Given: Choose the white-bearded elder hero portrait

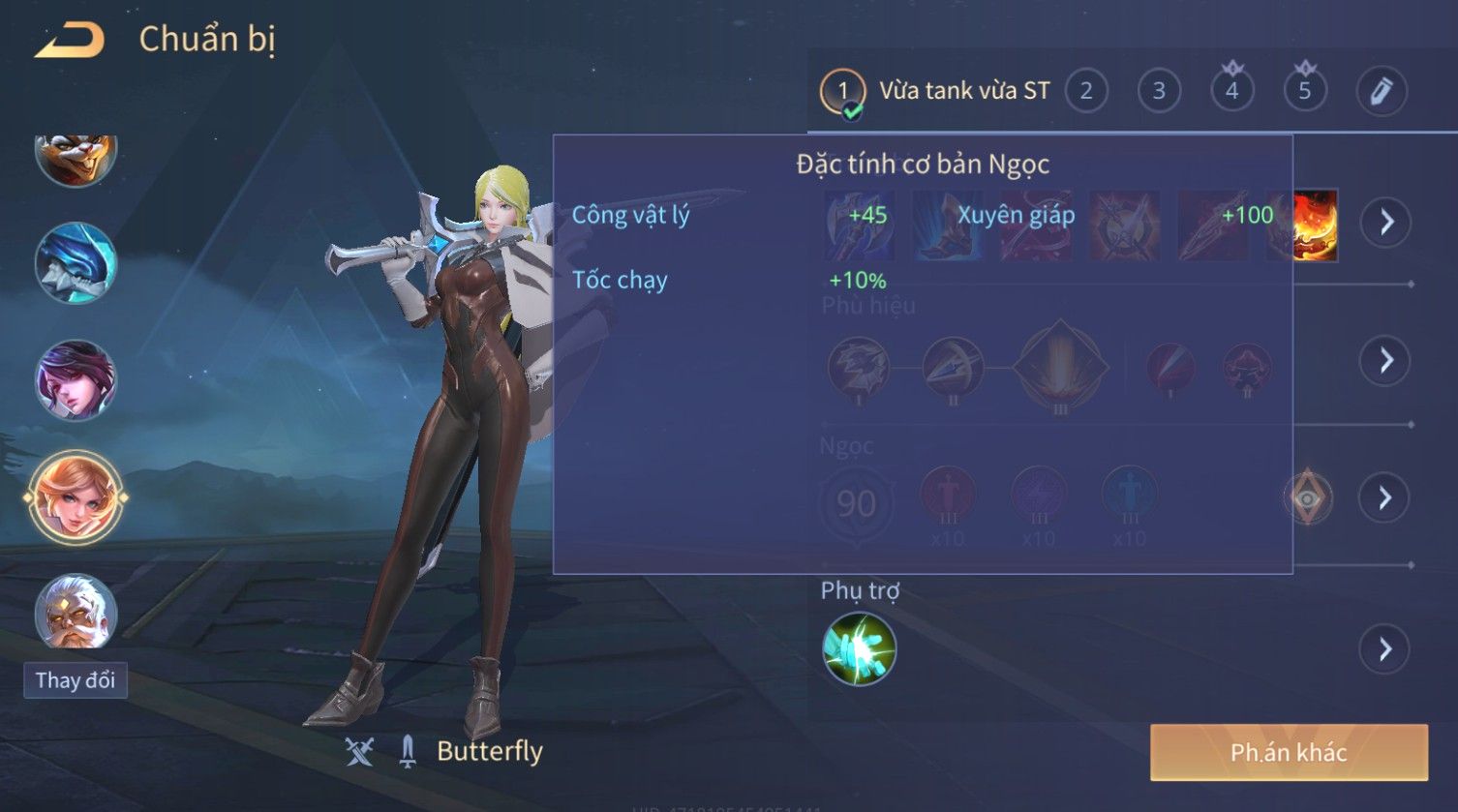Looking at the screenshot, I should point(76,613).
